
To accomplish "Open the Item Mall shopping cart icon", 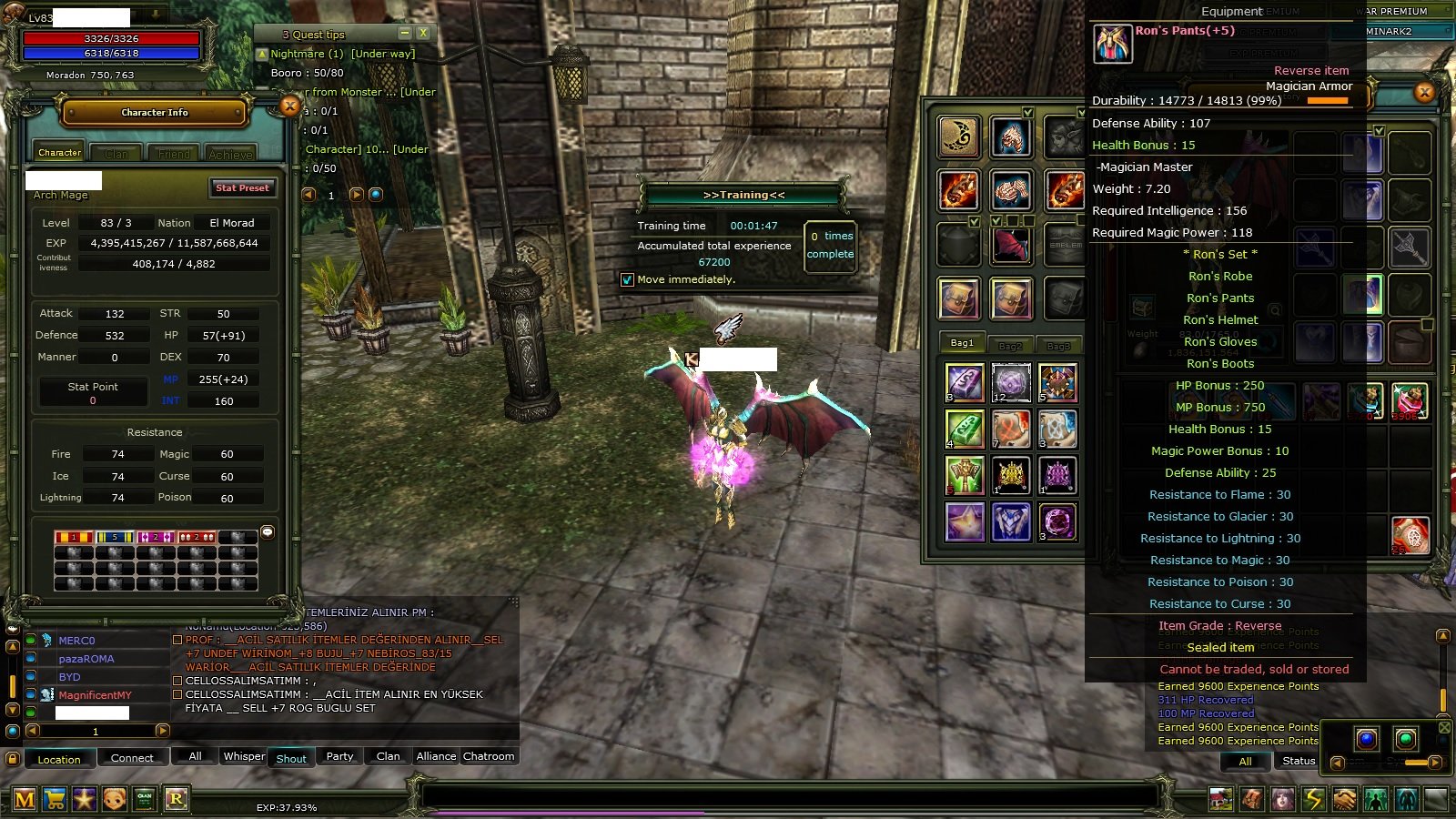I will click(56, 799).
